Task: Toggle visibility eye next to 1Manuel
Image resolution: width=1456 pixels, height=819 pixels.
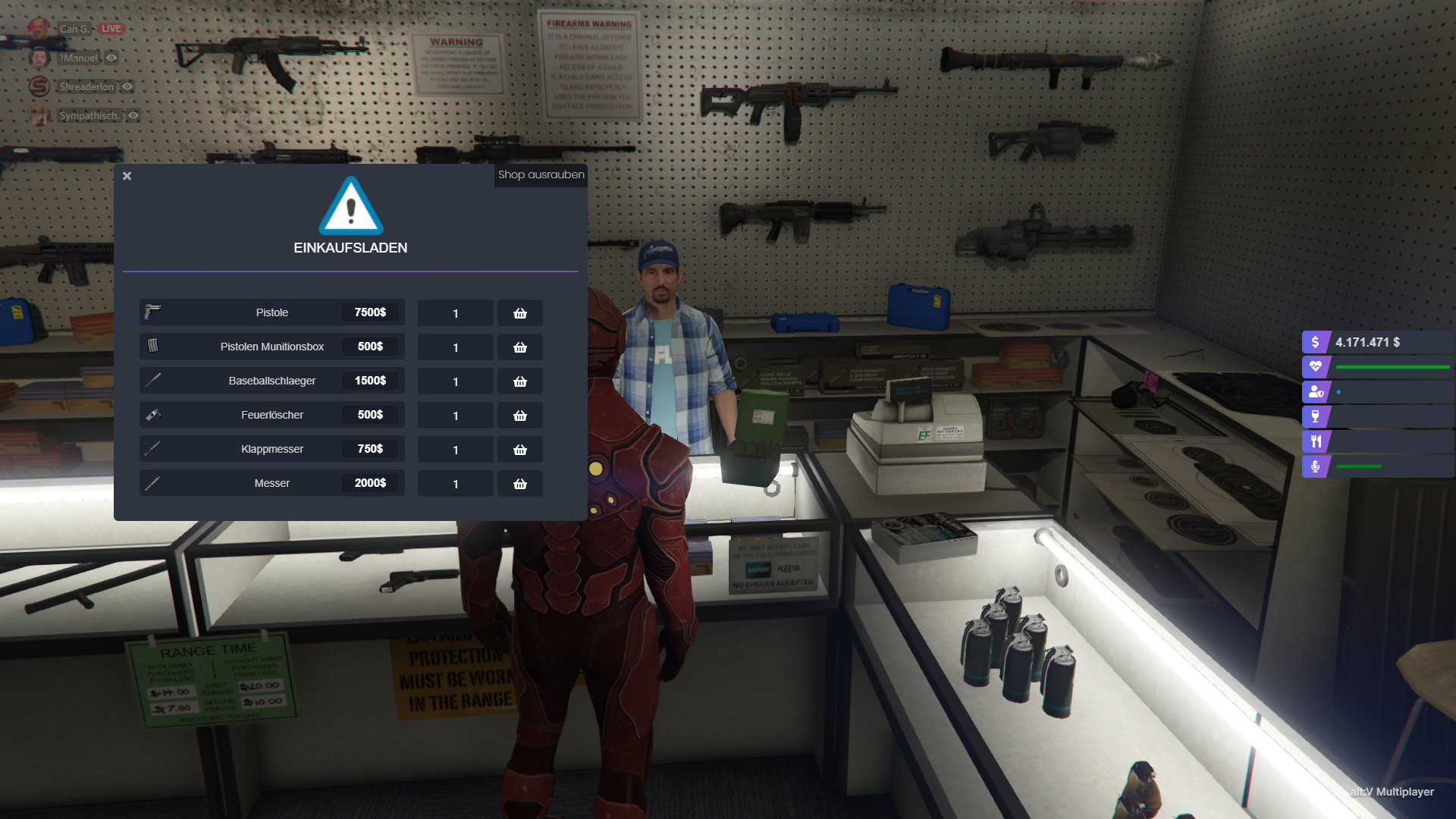Action: click(x=111, y=58)
